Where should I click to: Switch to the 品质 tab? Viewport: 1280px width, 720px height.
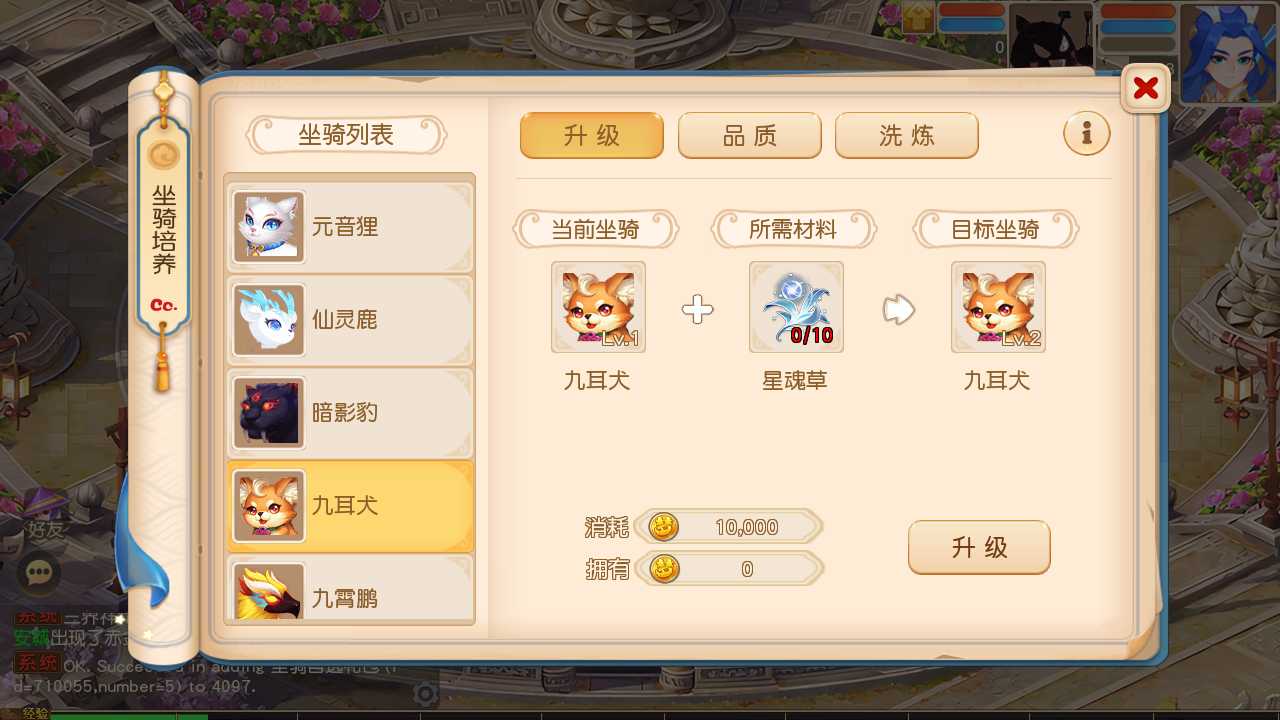[749, 135]
